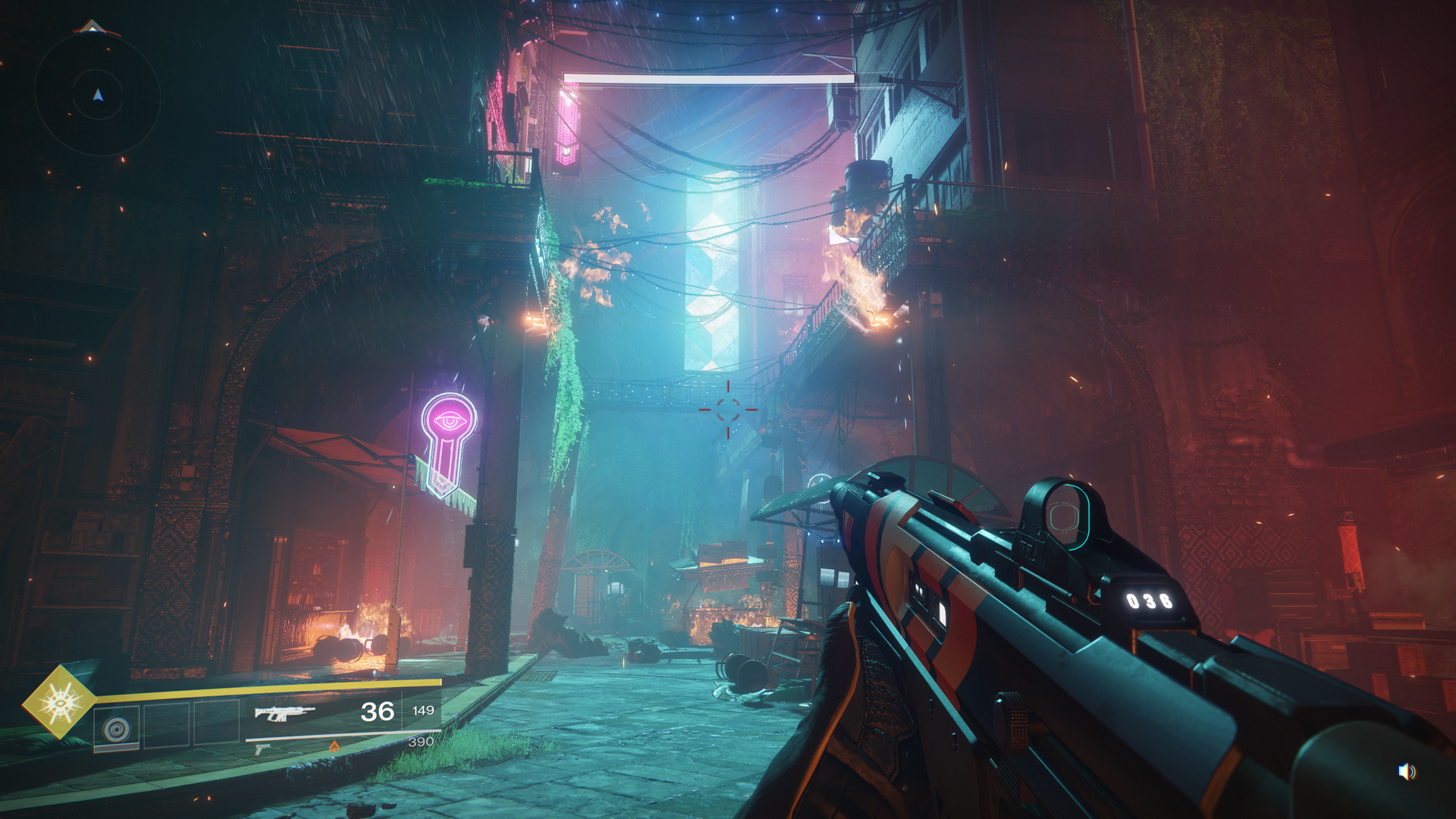
Task: Toggle the speaker volume icon
Action: [1407, 772]
